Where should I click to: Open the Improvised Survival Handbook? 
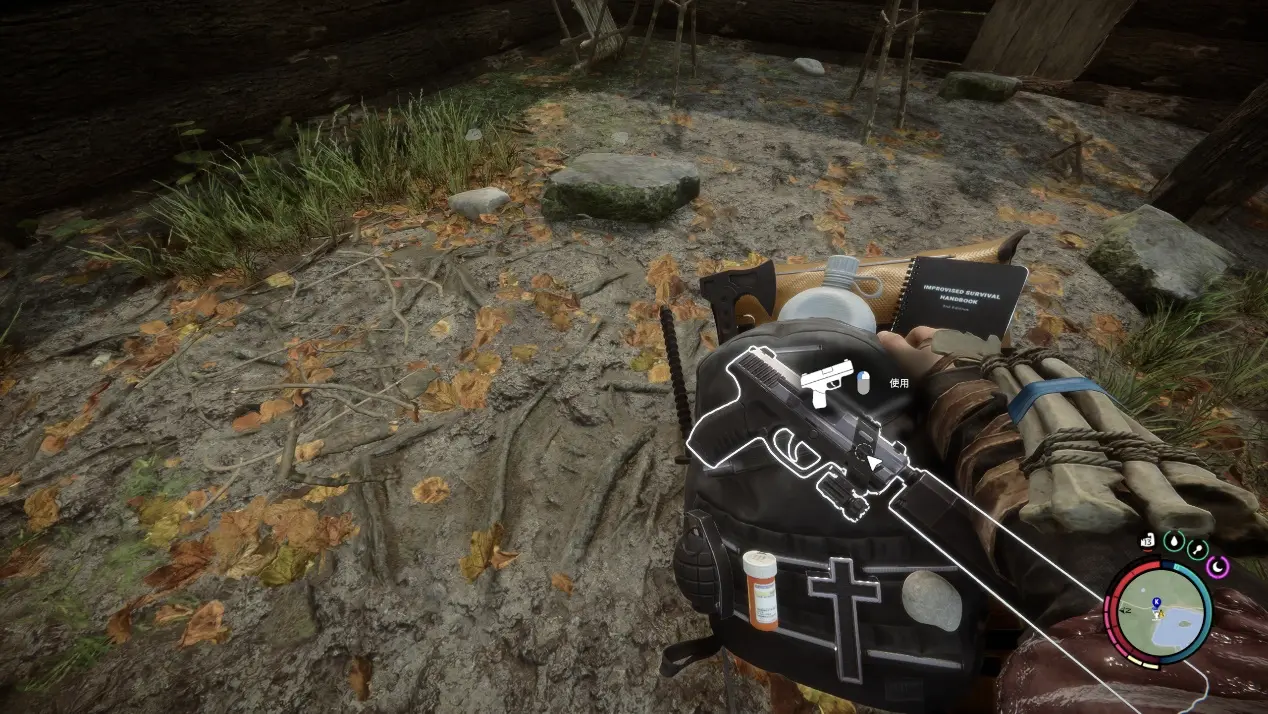[x=958, y=295]
